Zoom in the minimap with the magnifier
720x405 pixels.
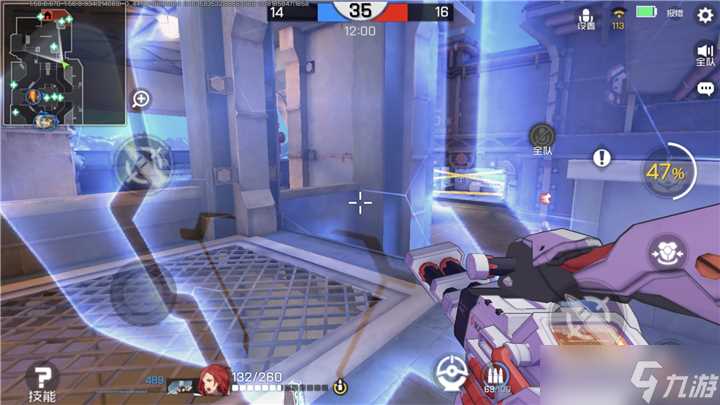tap(141, 99)
